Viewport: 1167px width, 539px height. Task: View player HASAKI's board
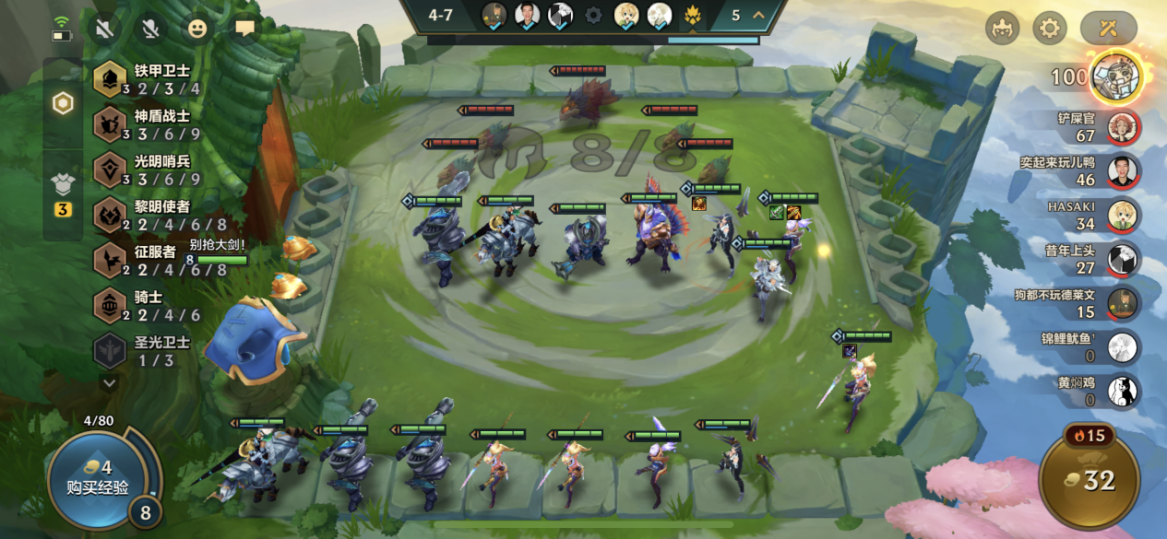pyautogui.click(x=1123, y=215)
